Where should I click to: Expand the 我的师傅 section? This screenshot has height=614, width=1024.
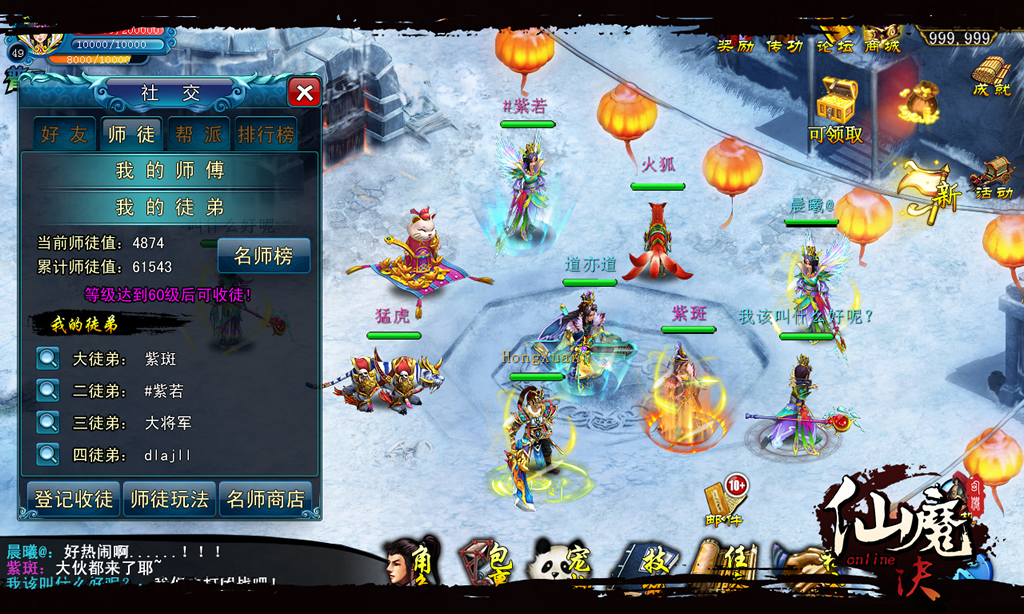point(170,171)
